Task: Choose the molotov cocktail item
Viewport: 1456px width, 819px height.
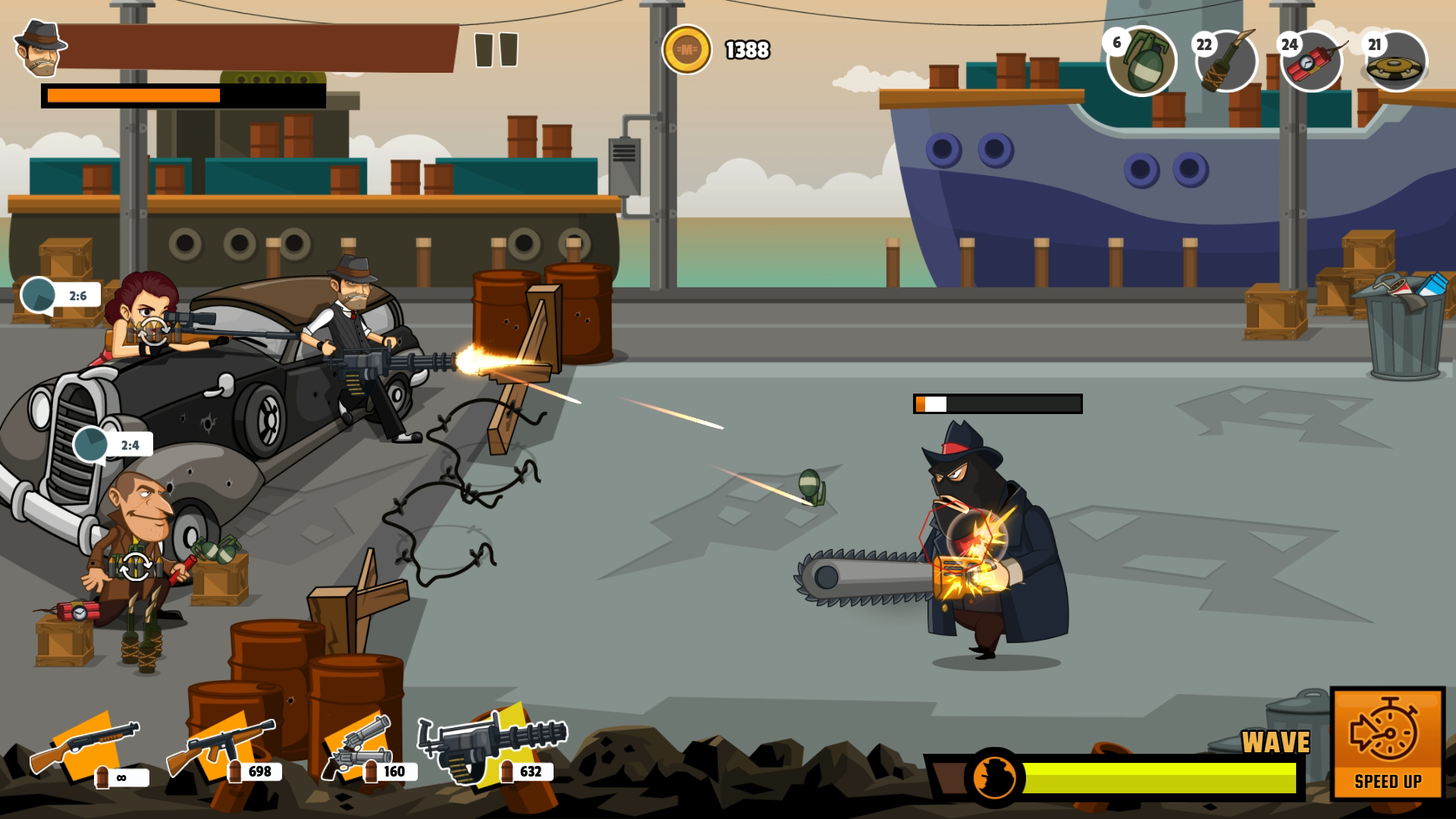Action: (1227, 62)
